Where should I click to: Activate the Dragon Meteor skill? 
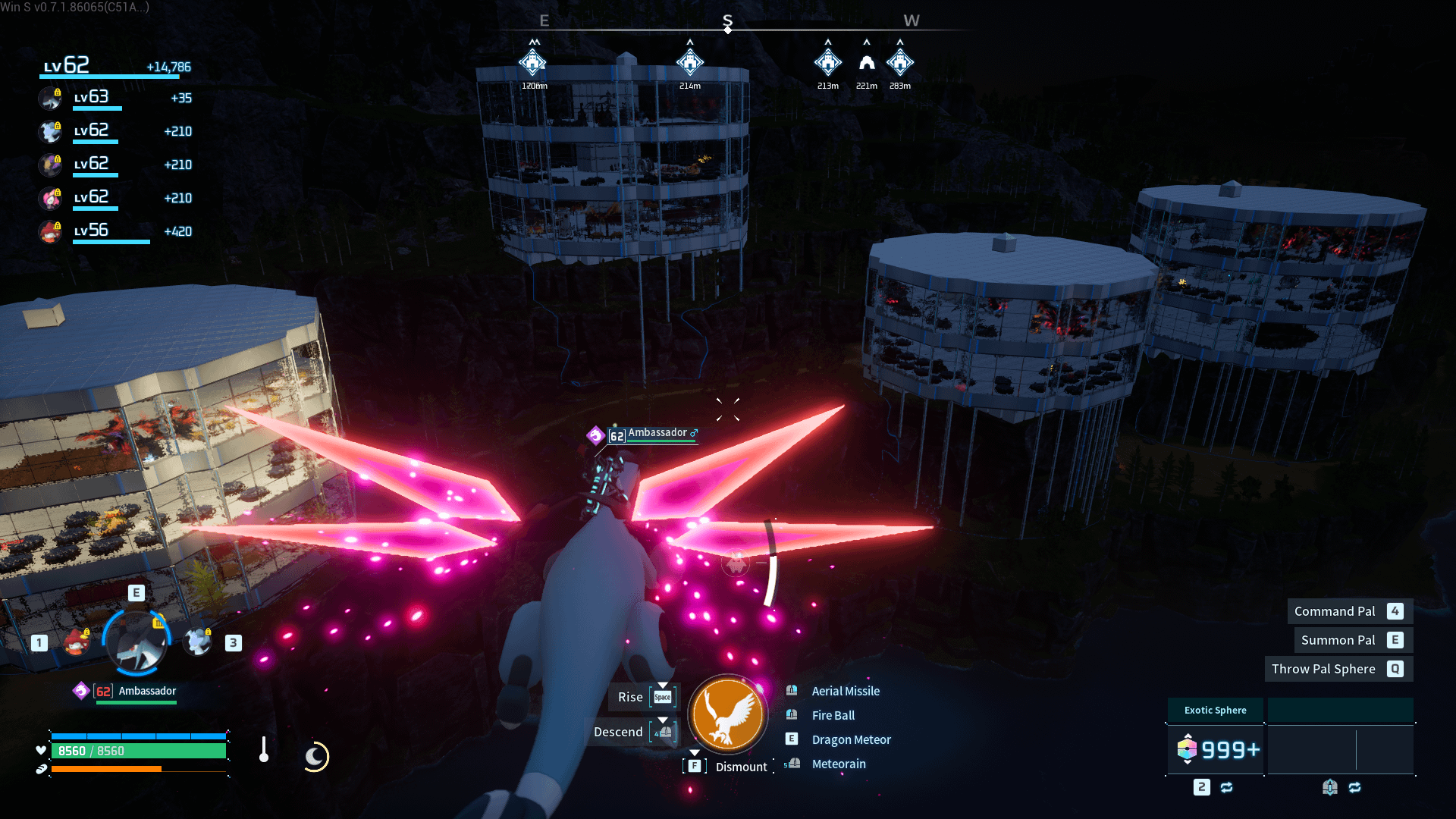coord(851,739)
